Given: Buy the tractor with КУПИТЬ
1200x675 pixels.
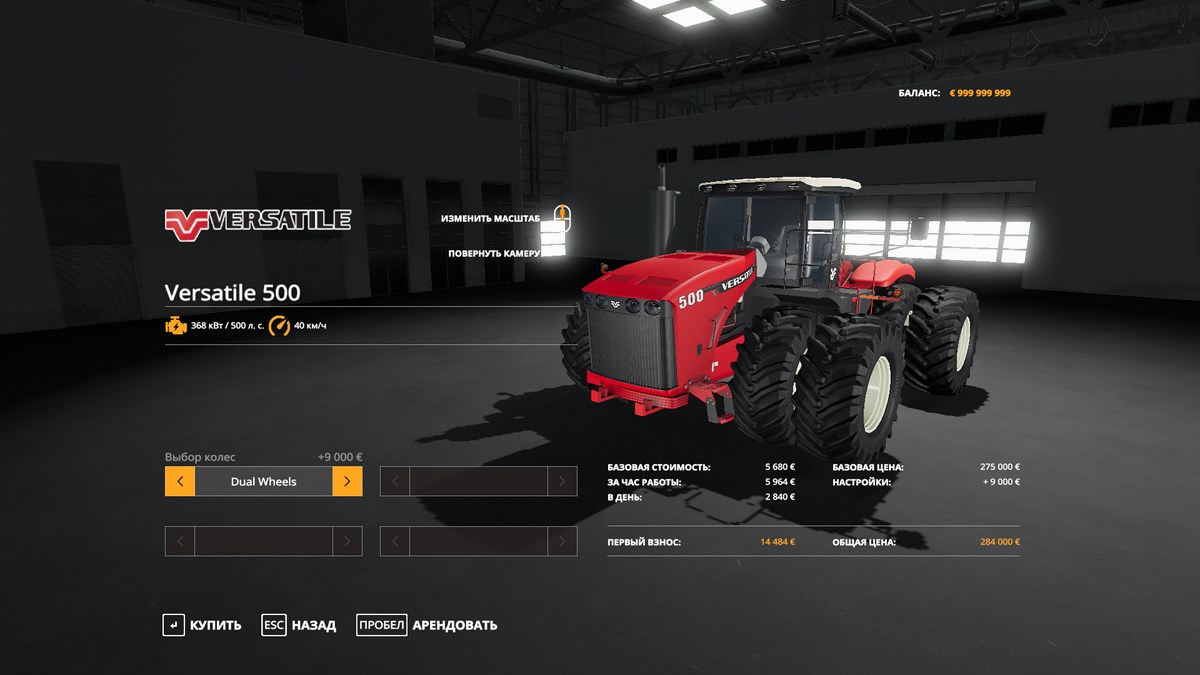Looking at the screenshot, I should click(202, 625).
